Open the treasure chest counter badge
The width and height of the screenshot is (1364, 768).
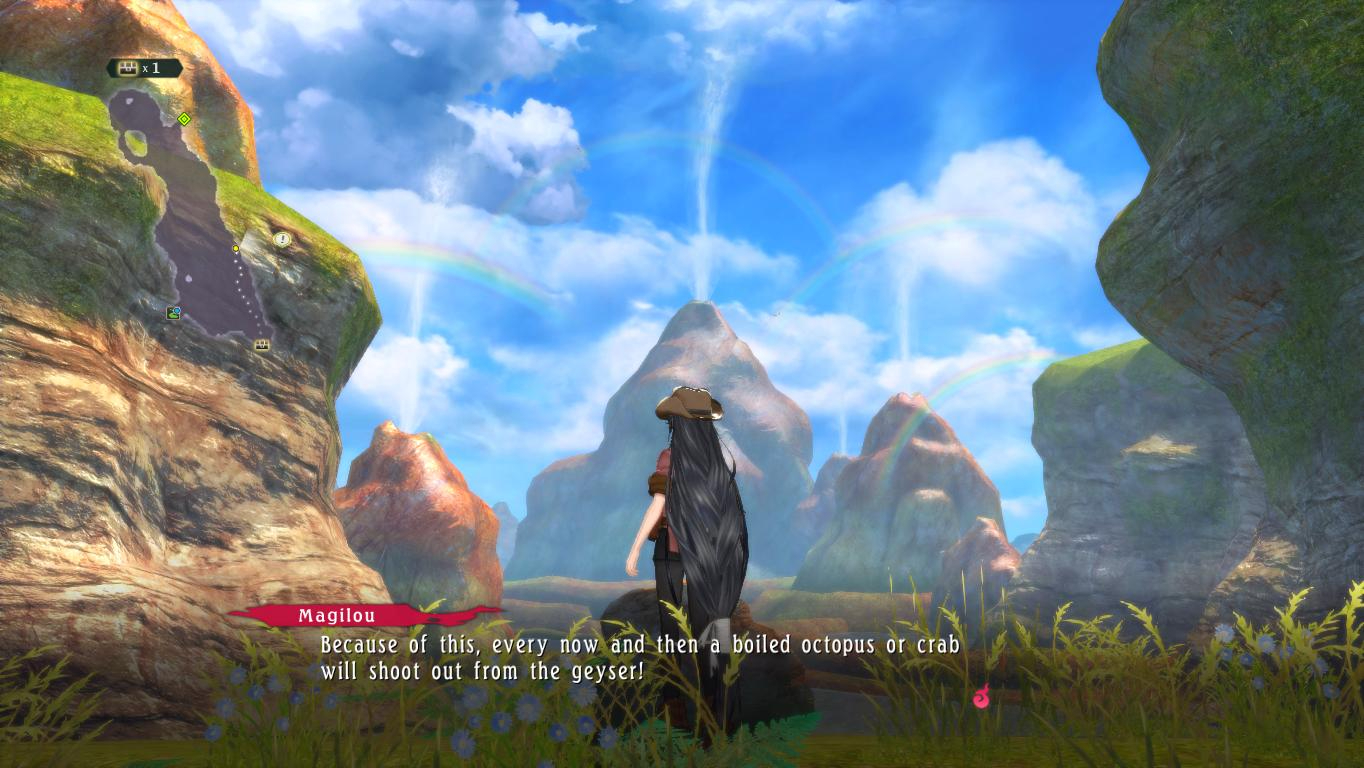pyautogui.click(x=144, y=68)
